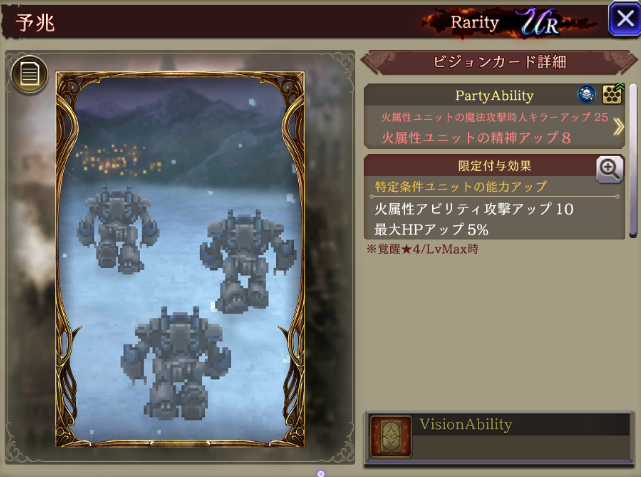Expand the PartyAbility arrow
641x477 pixels.
tap(619, 127)
